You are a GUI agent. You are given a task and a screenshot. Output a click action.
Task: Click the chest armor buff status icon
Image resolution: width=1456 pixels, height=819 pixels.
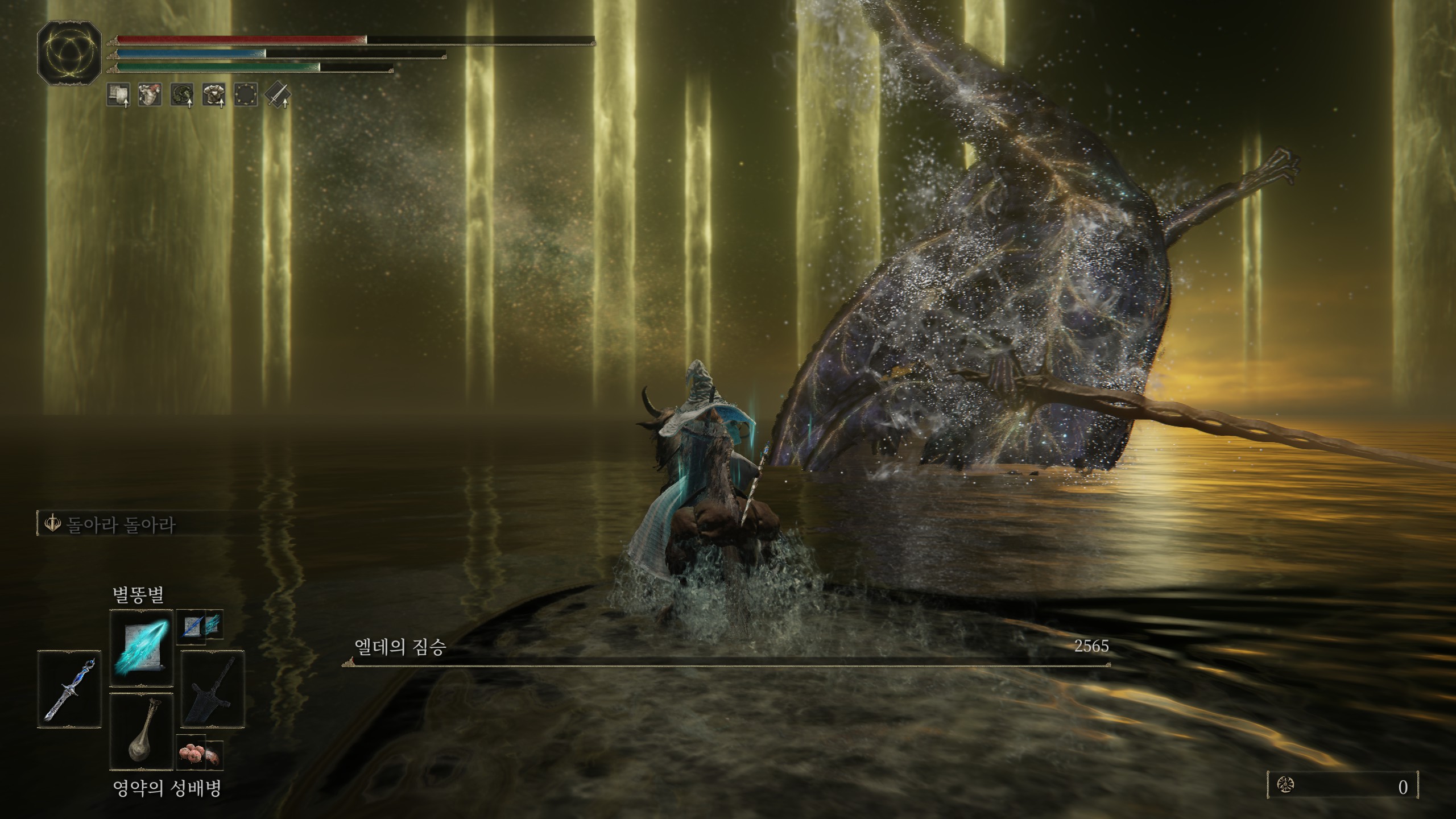tap(214, 95)
